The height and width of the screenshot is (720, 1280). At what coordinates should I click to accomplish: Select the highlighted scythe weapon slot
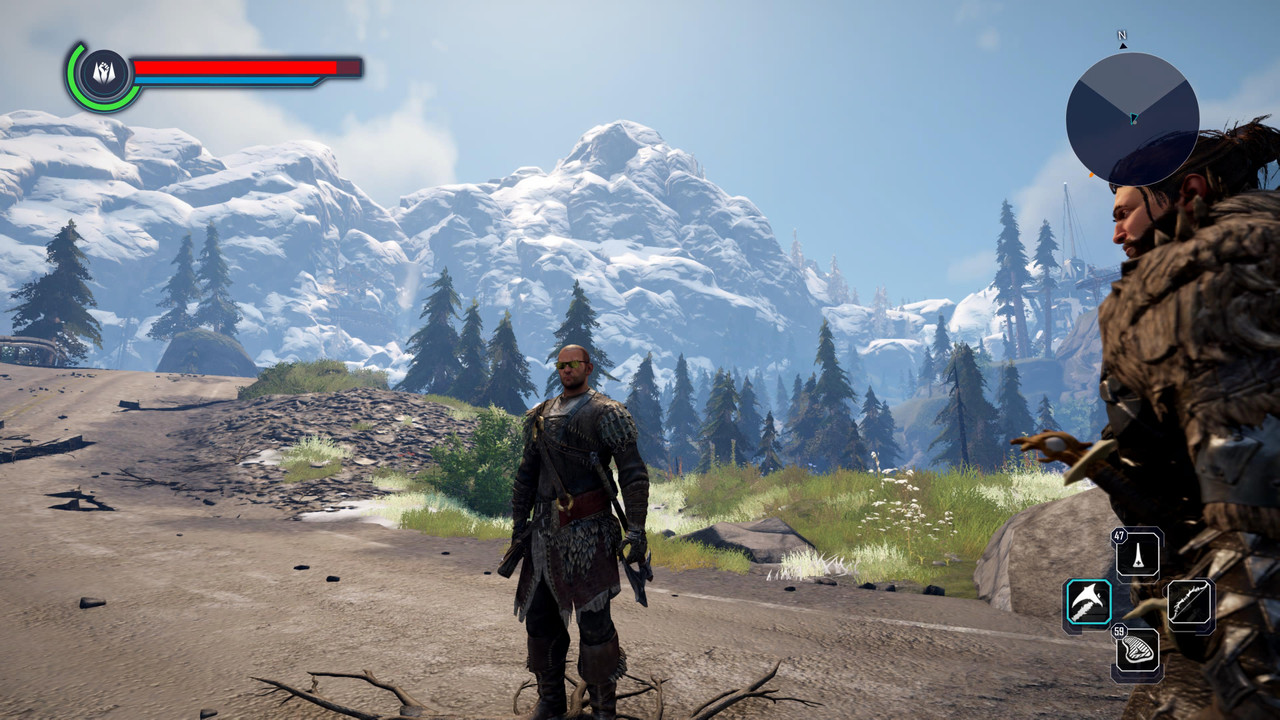1088,603
